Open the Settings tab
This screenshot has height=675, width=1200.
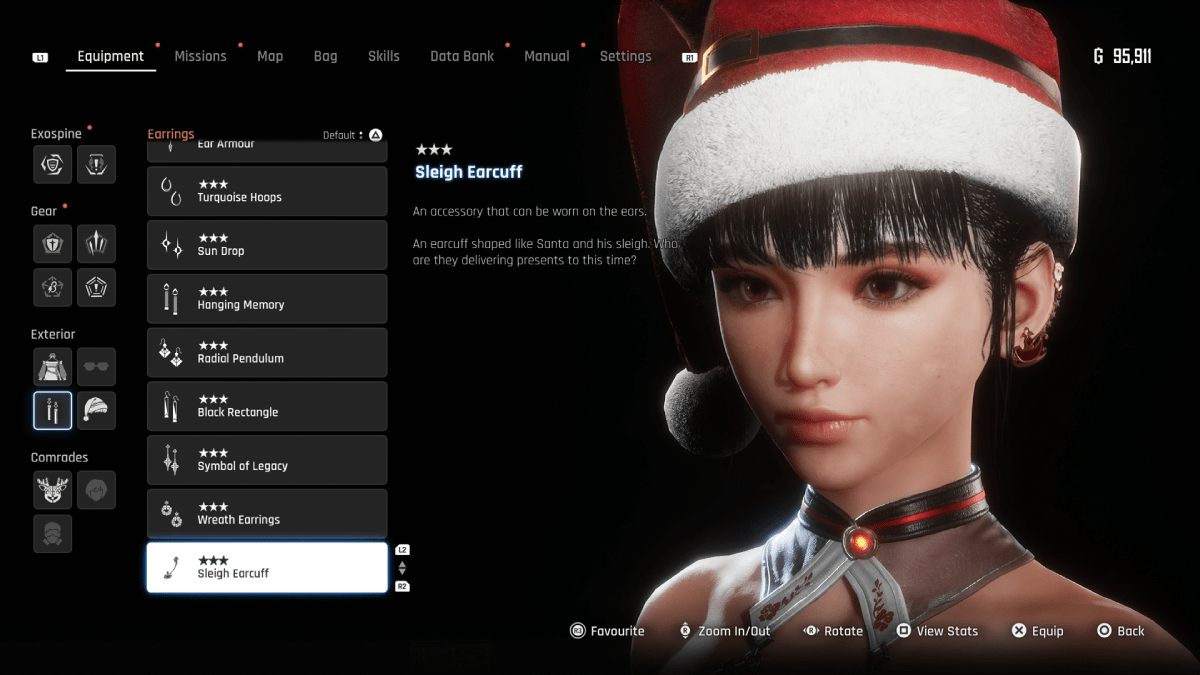[625, 57]
